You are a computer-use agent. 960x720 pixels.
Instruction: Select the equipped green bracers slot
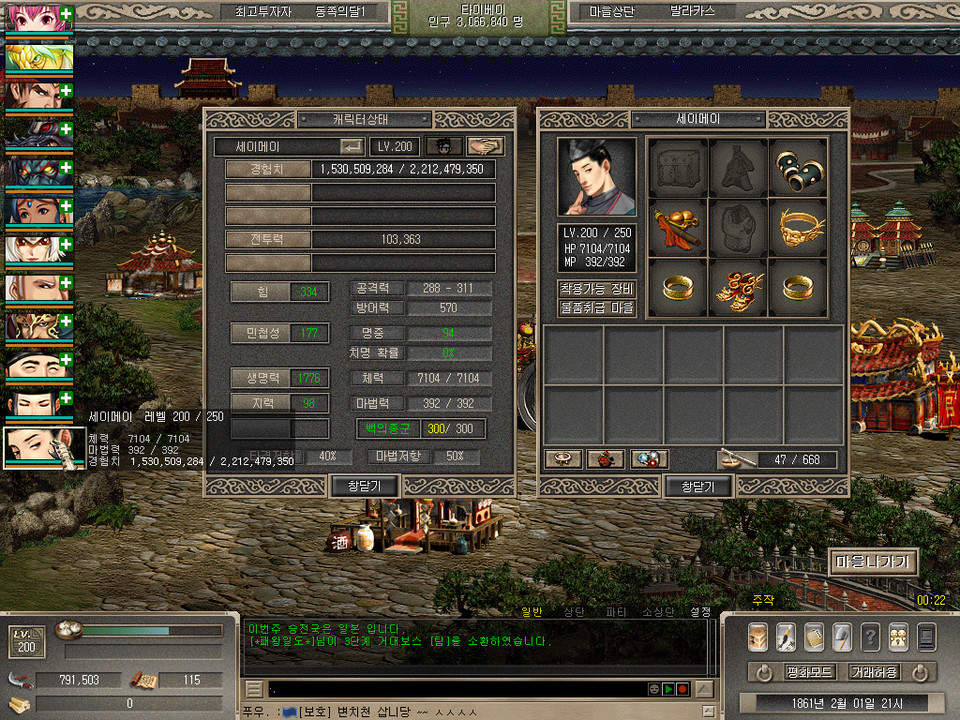798,167
